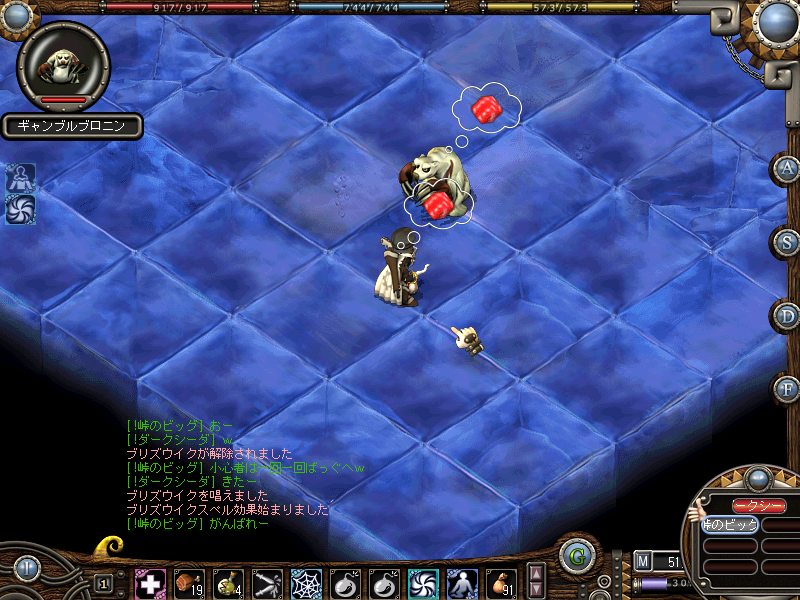Click the swirl buff status icon under target
Viewport: 800px width, 600px height.
20,210
